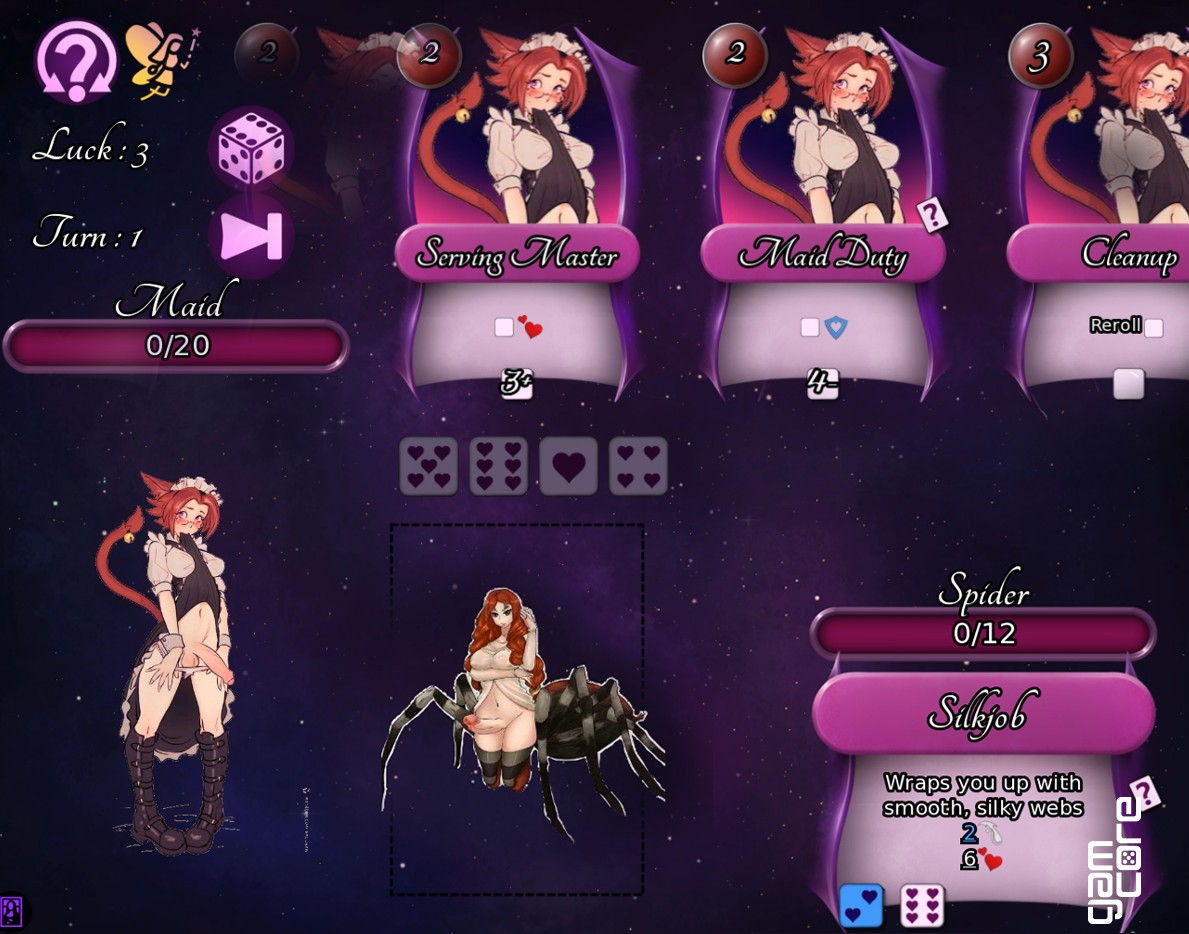The height and width of the screenshot is (934, 1189).
Task: Click the blue two-heart die under Silkjob
Action: (860, 905)
